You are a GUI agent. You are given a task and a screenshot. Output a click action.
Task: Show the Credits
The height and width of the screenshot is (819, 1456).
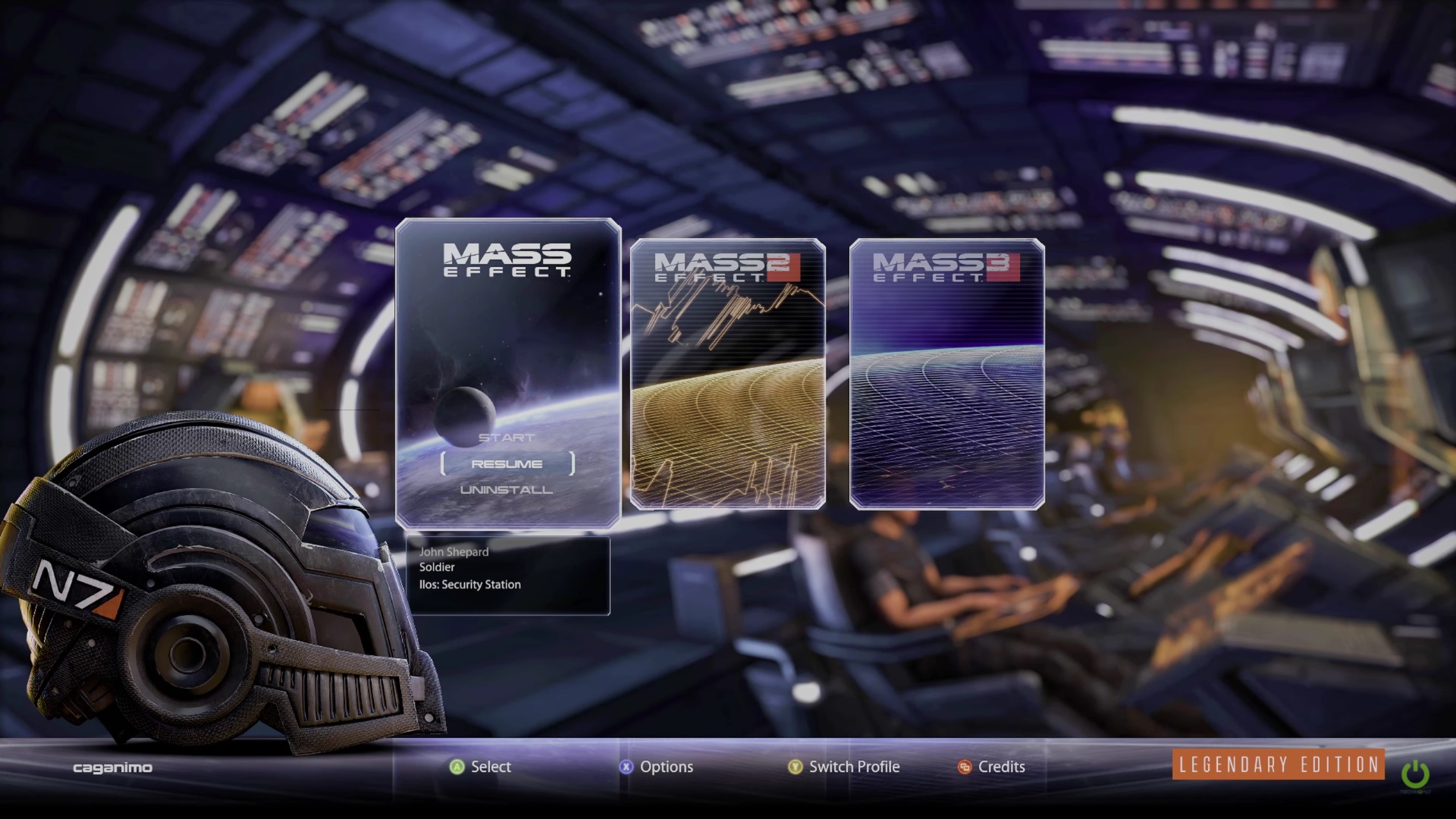(x=992, y=767)
